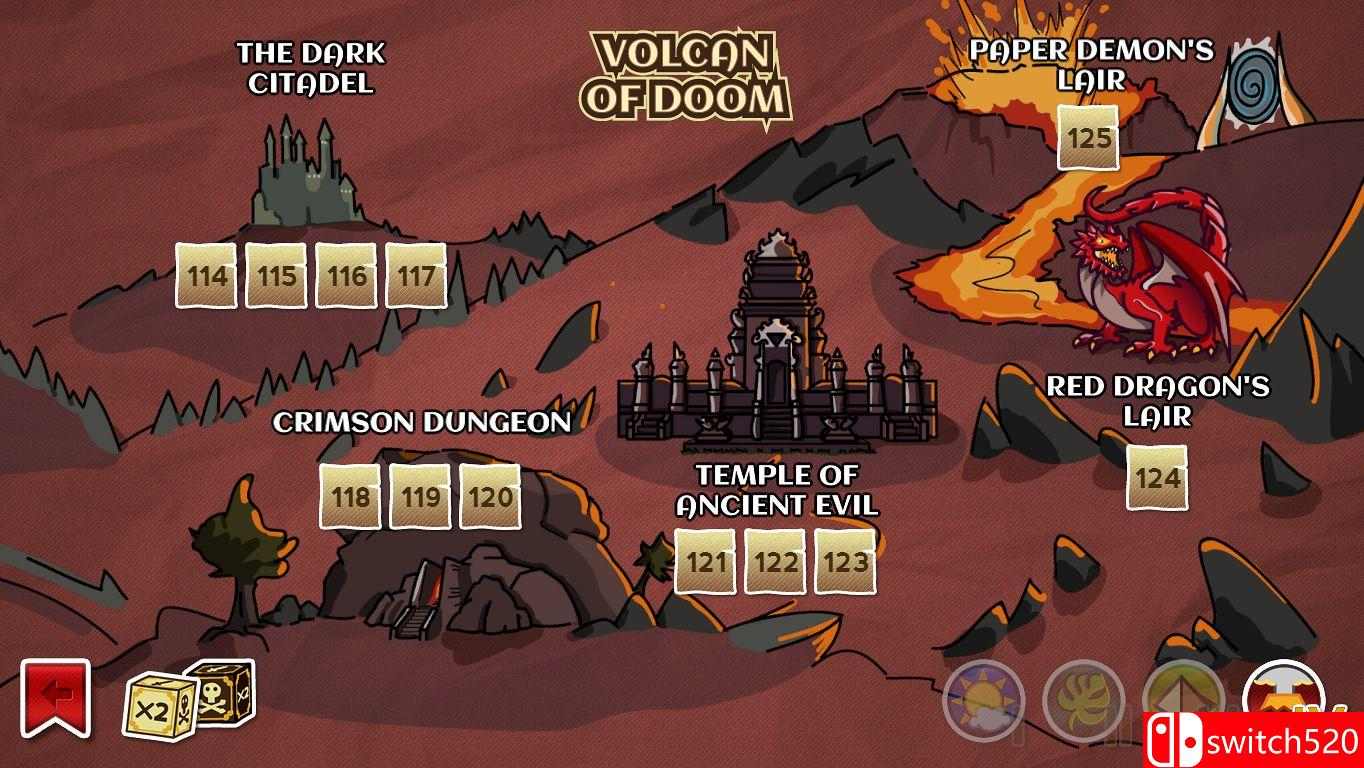Start level 118 in Crimson Dungeon
This screenshot has width=1364, height=768.
[348, 497]
